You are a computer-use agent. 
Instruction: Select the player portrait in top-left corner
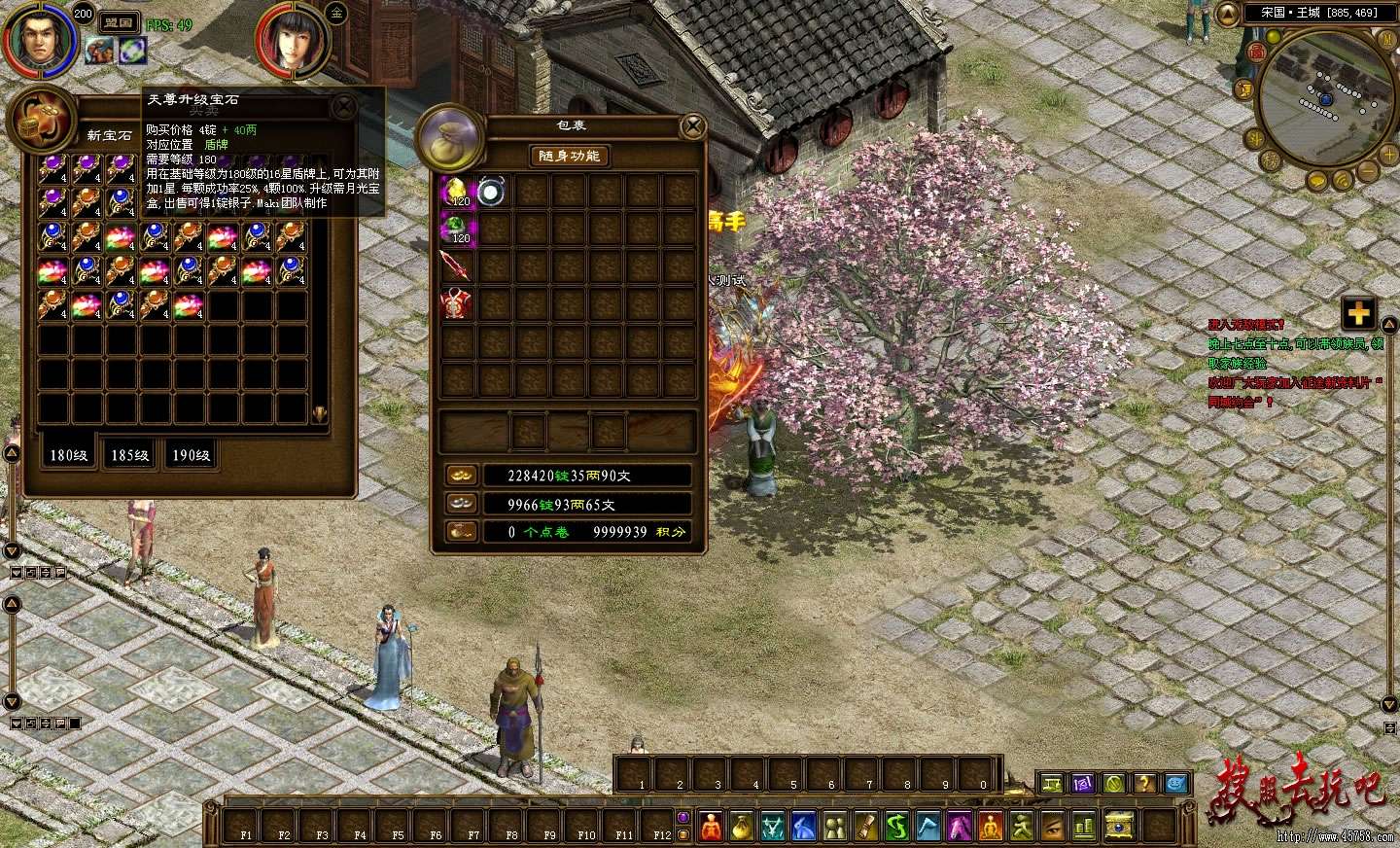pos(36,37)
